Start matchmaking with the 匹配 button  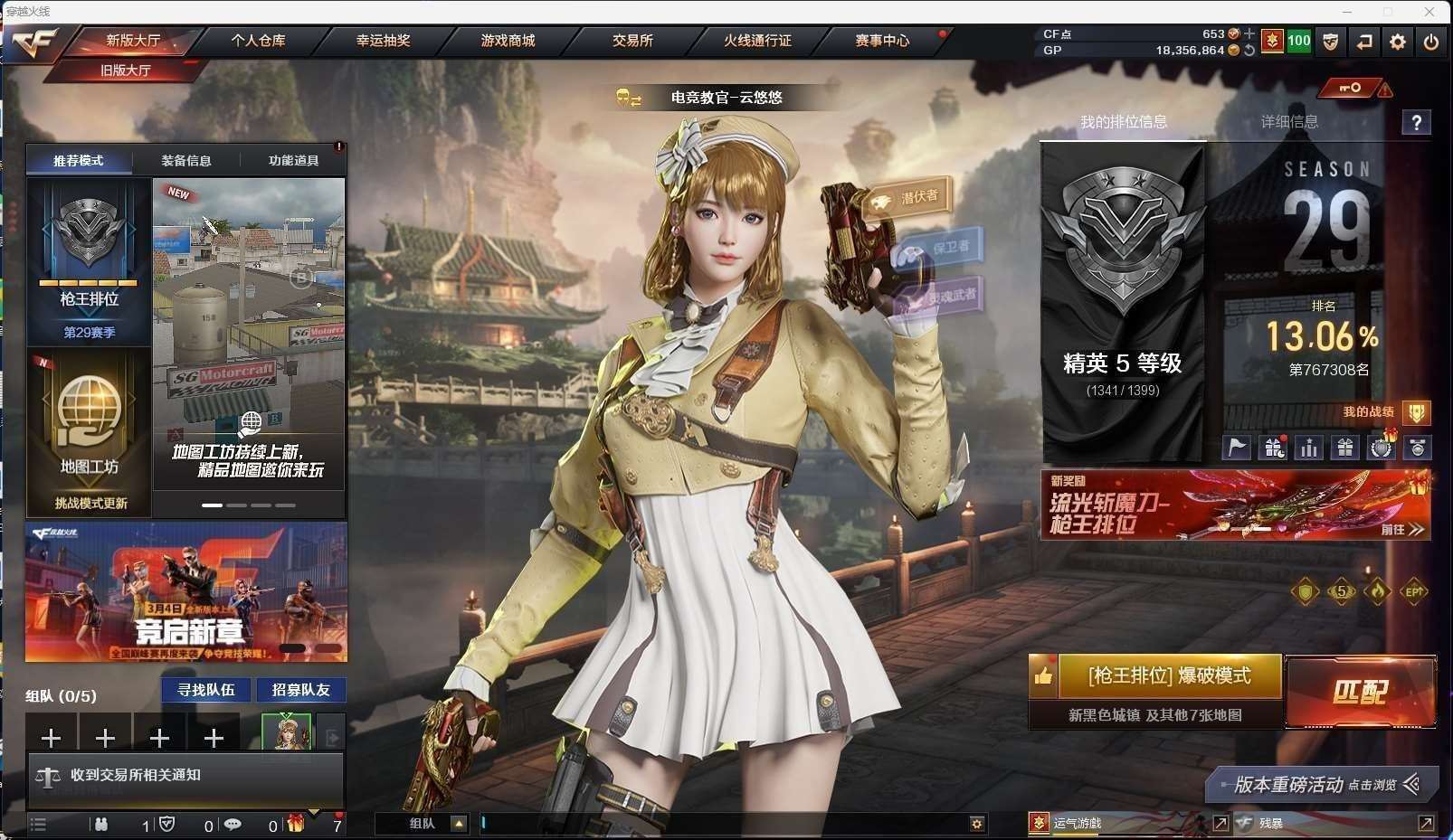(1360, 692)
